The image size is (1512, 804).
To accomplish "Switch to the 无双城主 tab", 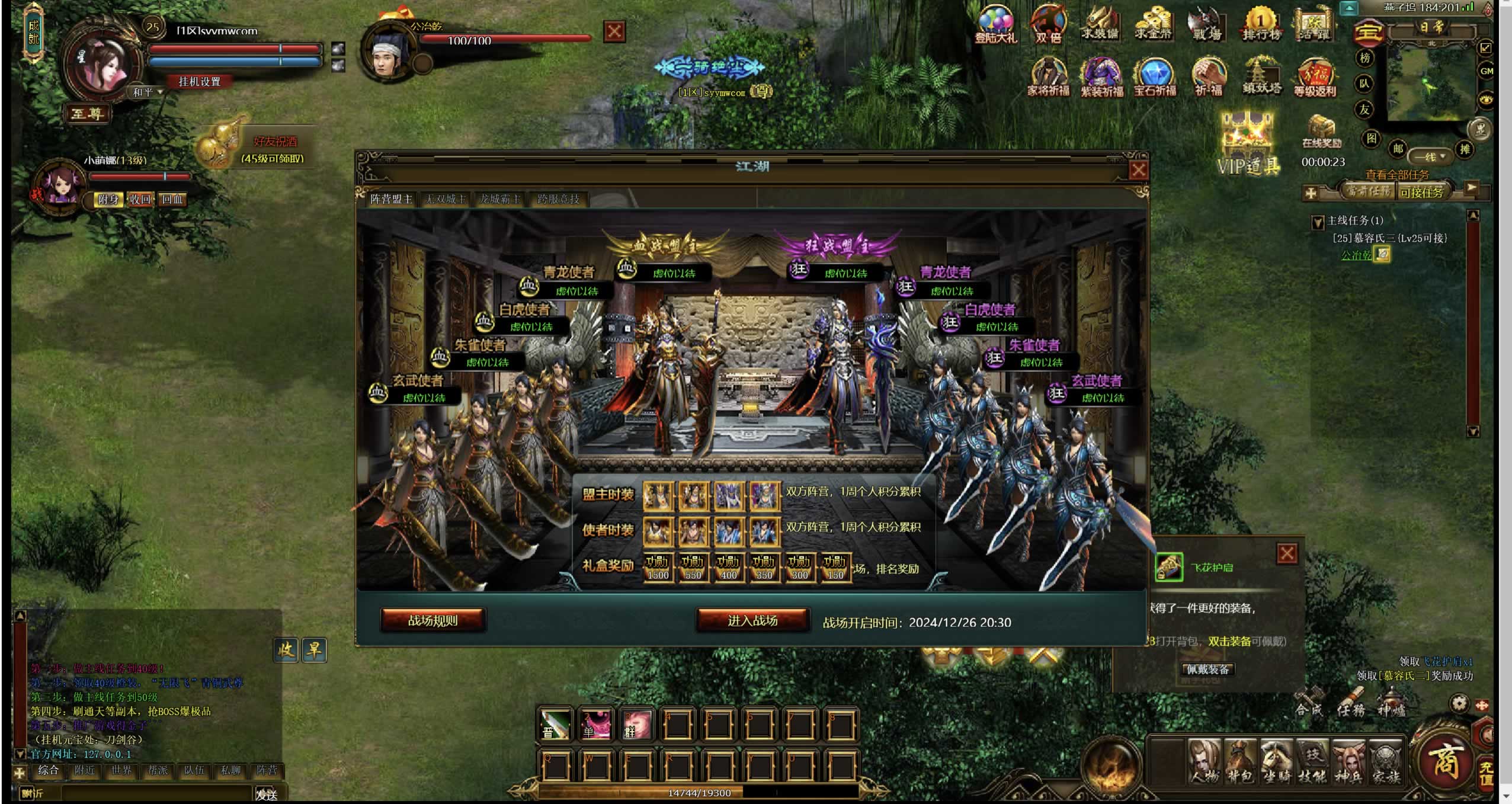I will click(446, 199).
